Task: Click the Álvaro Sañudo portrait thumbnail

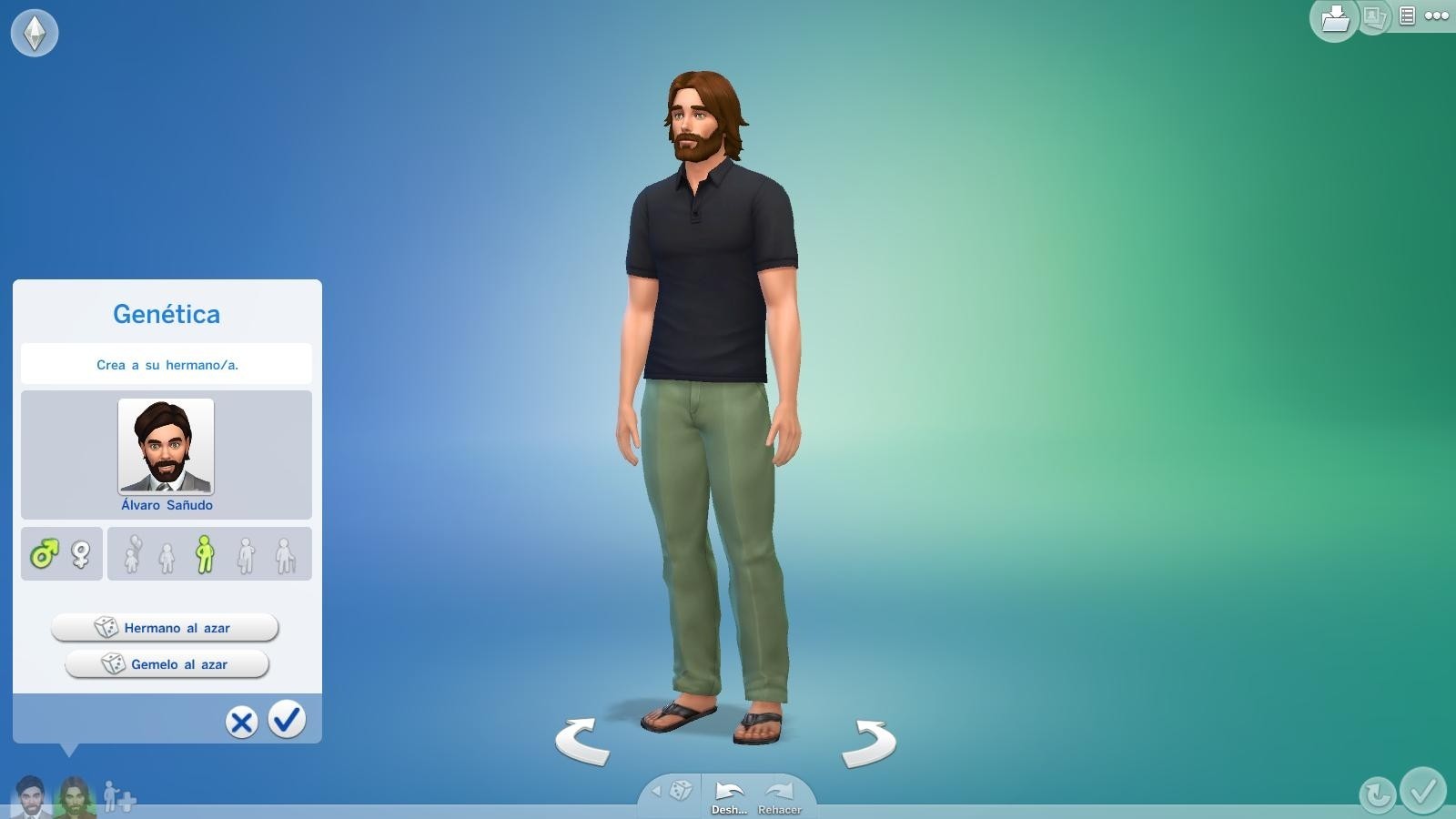Action: coord(166,446)
